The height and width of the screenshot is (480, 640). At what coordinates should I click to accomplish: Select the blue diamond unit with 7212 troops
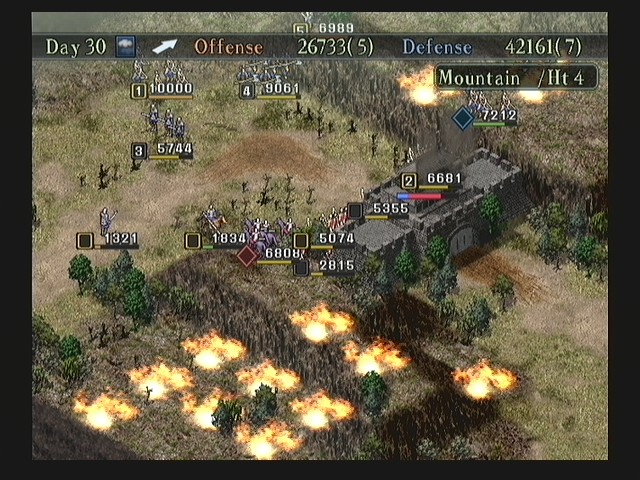click(463, 118)
